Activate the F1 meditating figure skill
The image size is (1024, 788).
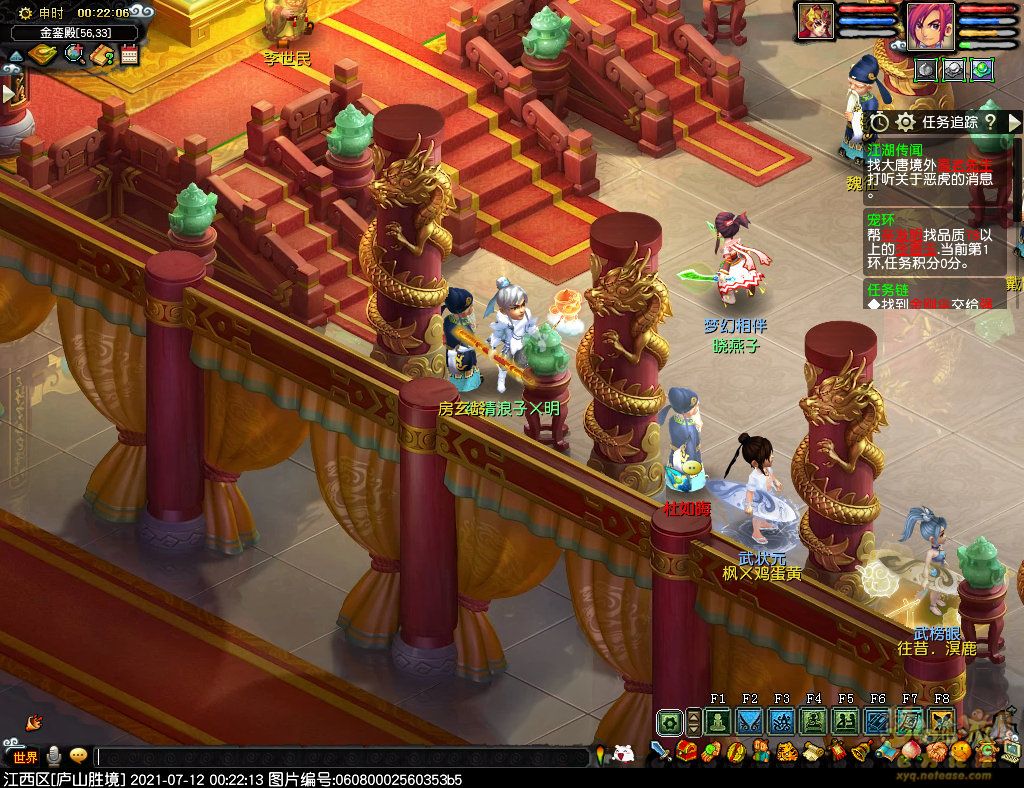(718, 721)
